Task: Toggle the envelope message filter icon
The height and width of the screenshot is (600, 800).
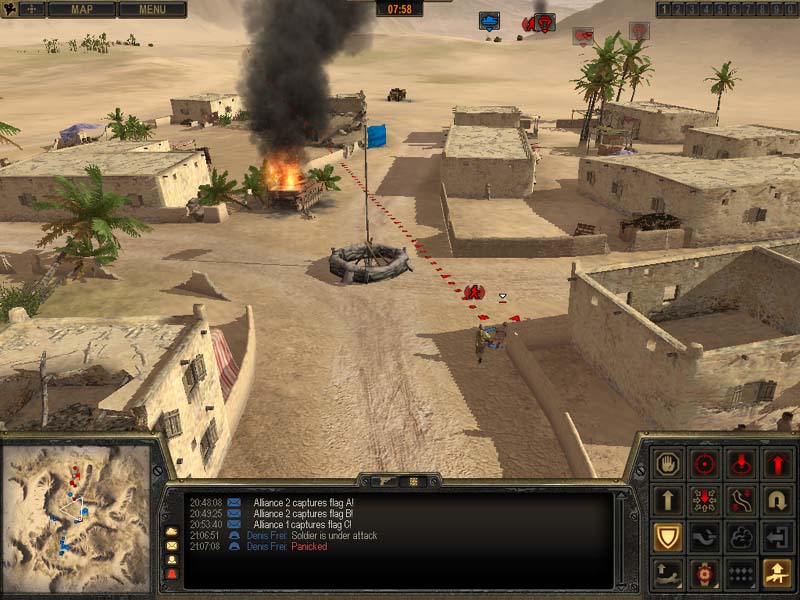Action: point(172,545)
